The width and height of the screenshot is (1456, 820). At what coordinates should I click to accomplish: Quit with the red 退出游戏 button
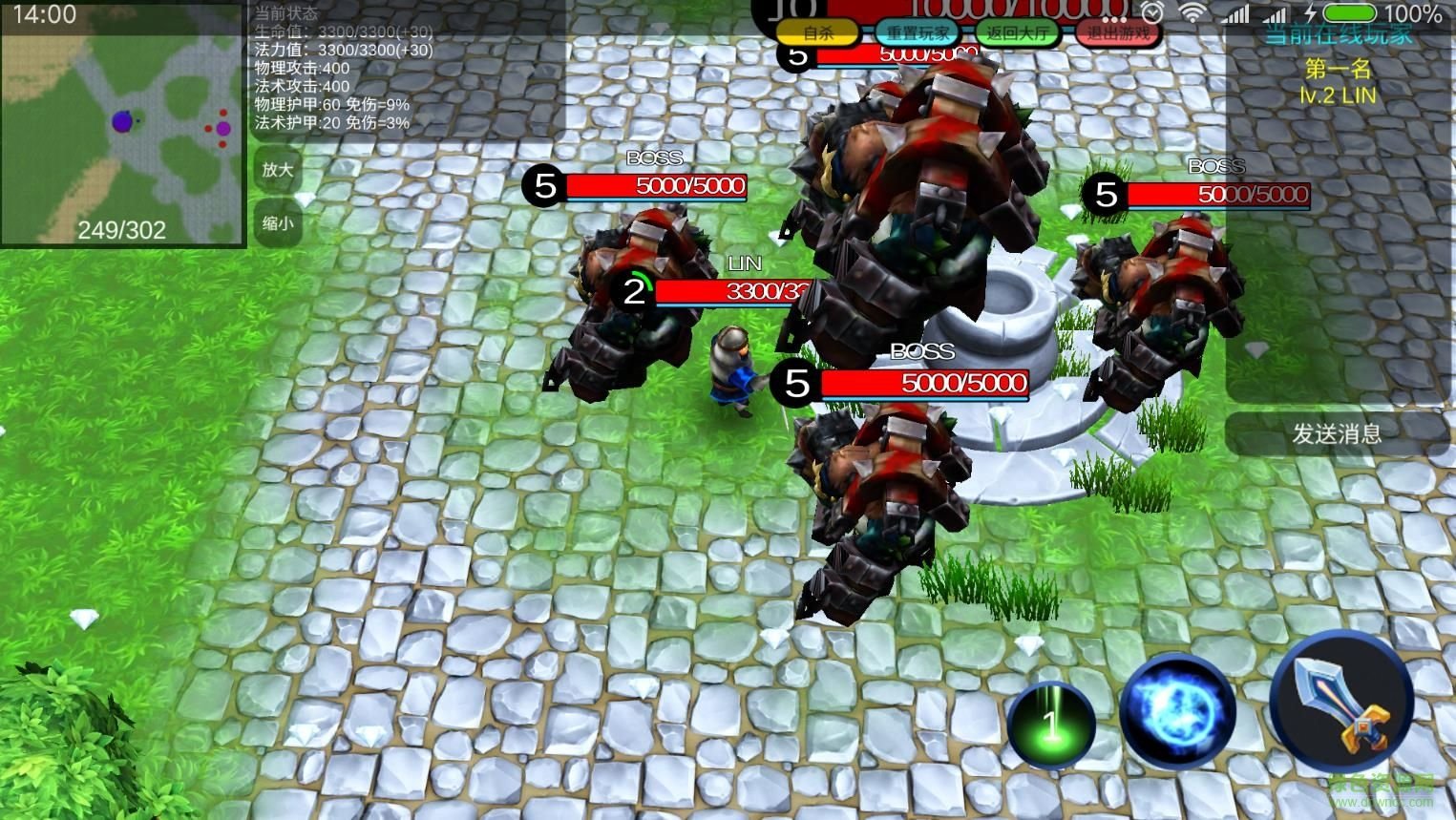click(x=1118, y=32)
